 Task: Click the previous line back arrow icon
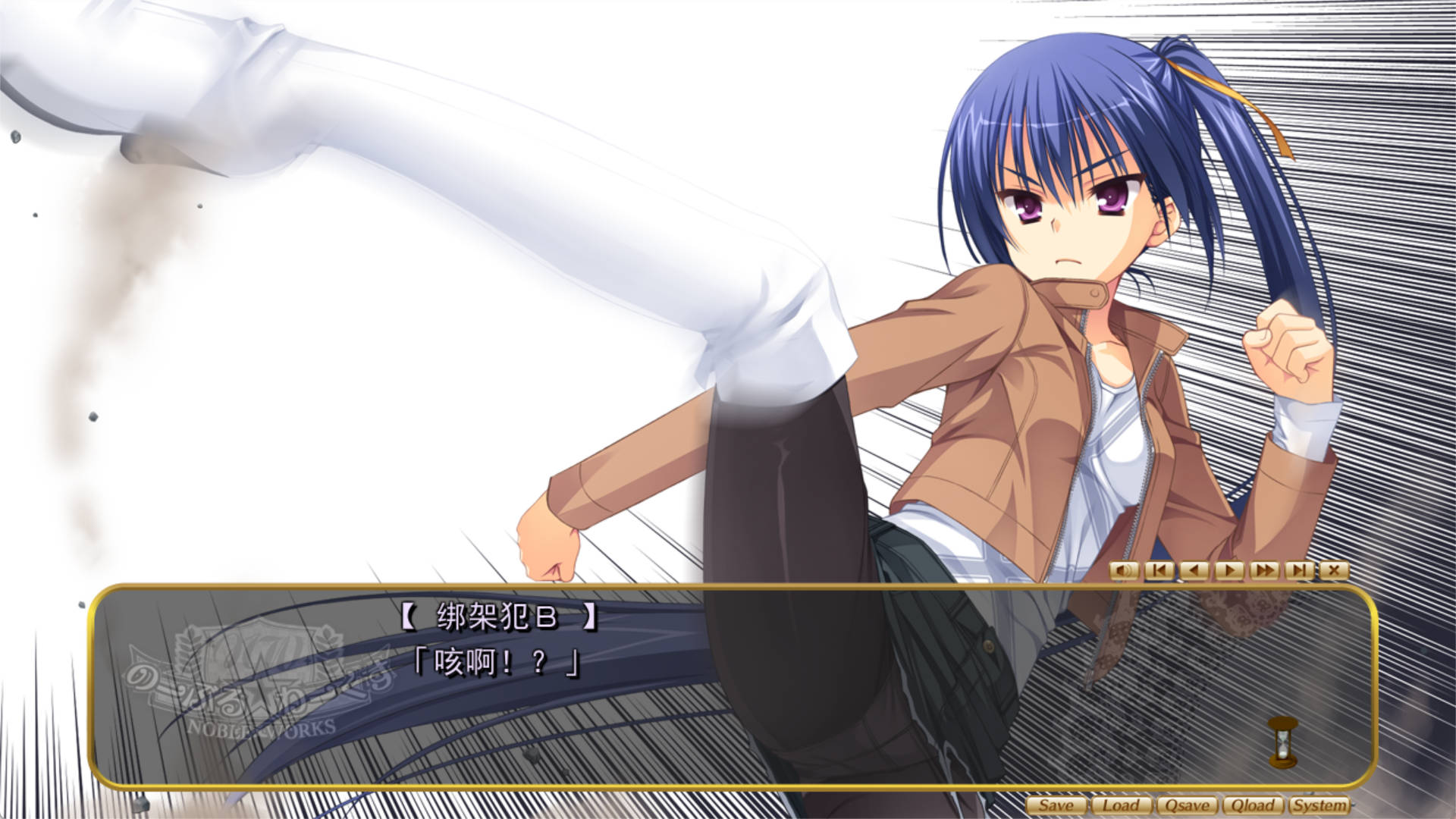[x=1195, y=570]
